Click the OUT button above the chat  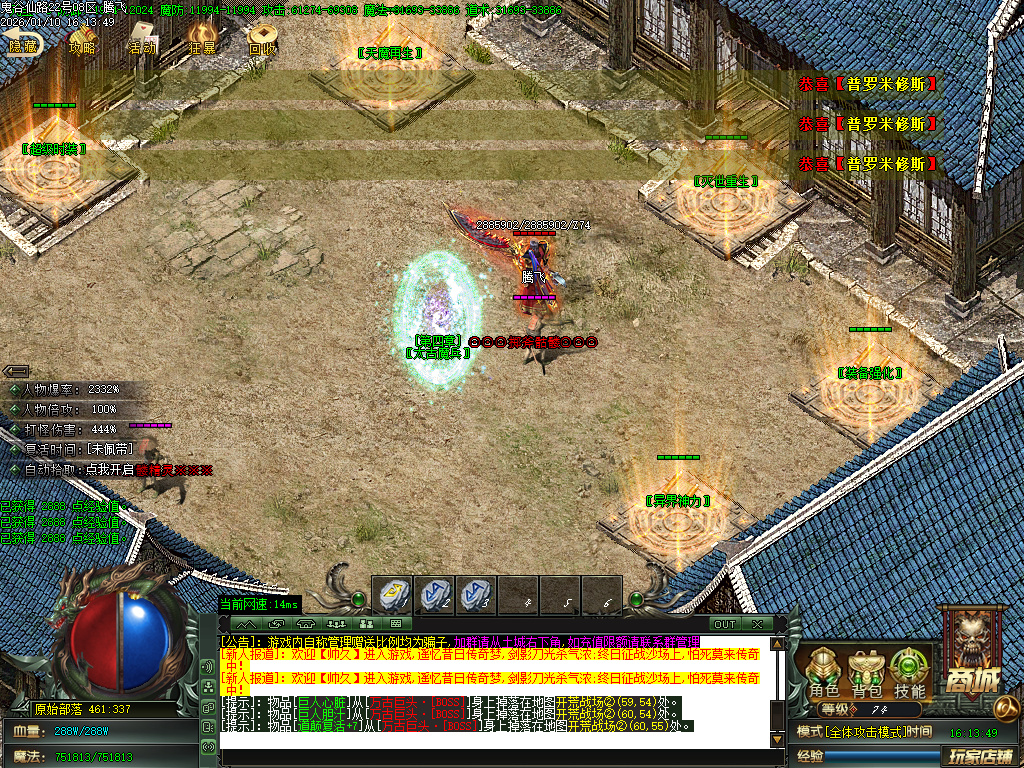click(x=724, y=624)
